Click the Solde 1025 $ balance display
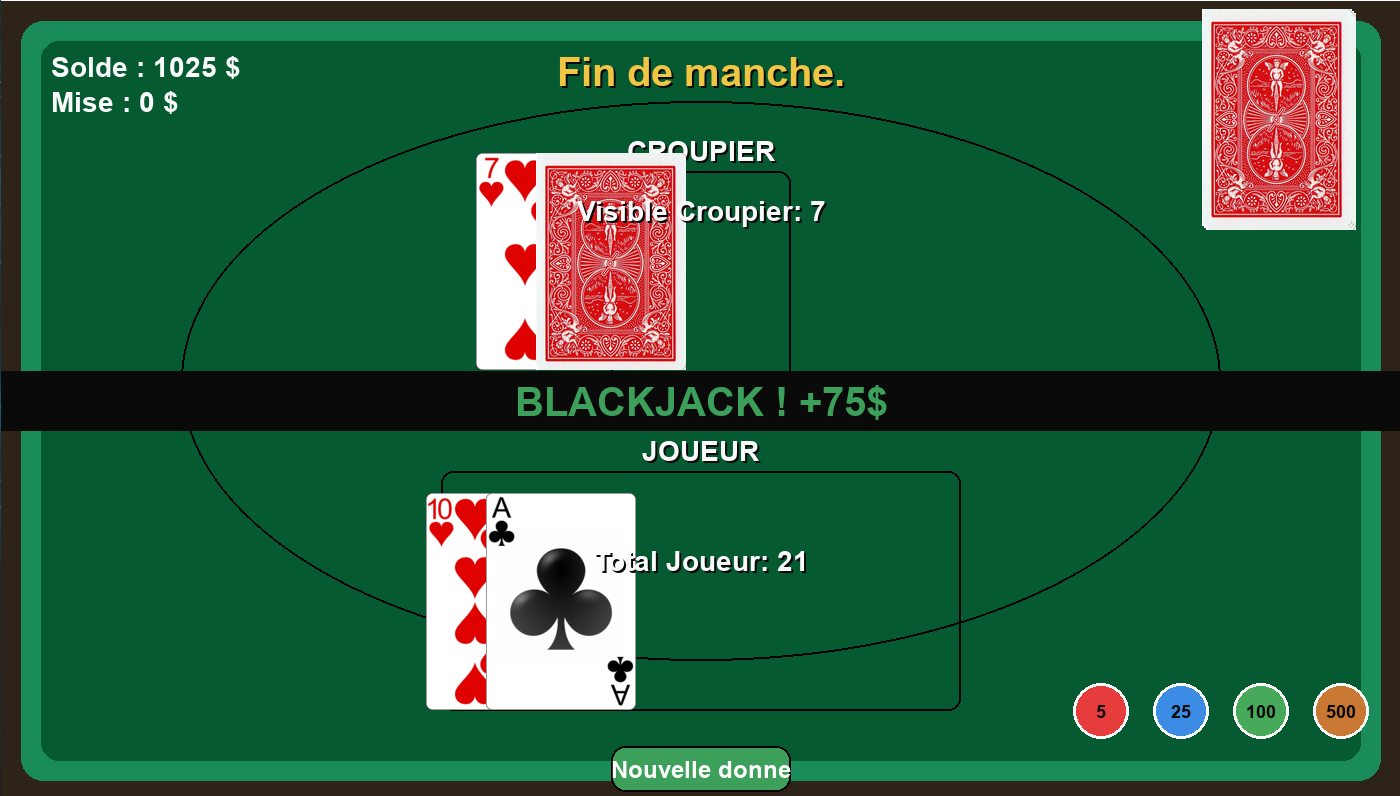The width and height of the screenshot is (1400, 796). tap(143, 67)
